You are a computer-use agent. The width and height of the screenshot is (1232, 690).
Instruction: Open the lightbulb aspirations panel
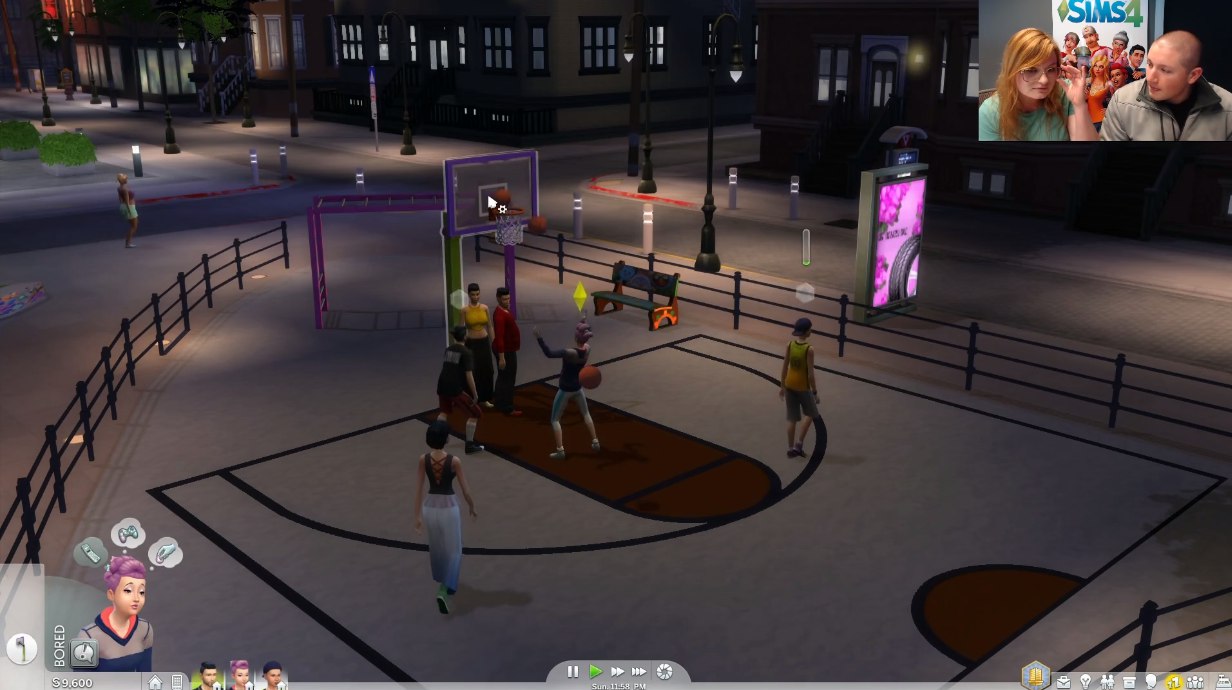click(1085, 681)
